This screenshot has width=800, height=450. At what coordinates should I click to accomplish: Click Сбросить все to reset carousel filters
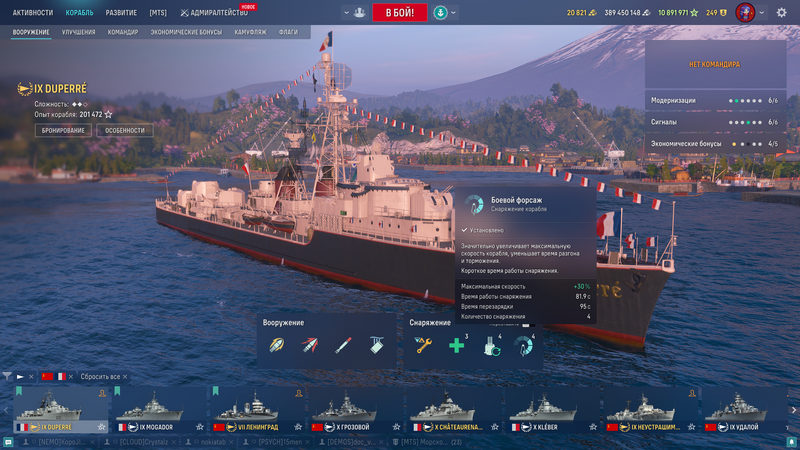101,377
